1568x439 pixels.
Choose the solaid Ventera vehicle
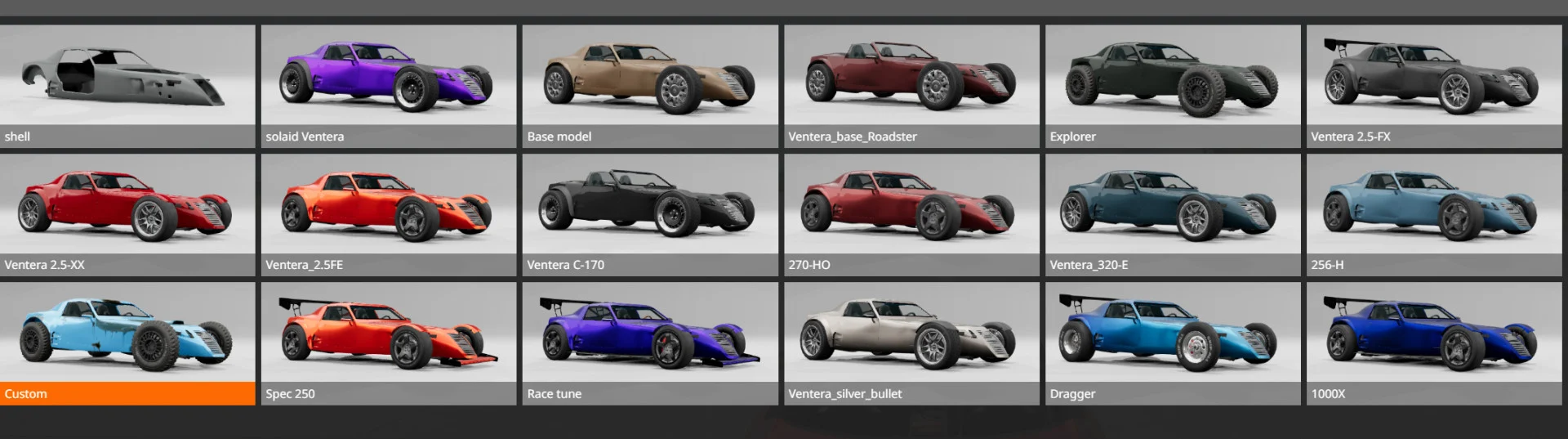389,85
